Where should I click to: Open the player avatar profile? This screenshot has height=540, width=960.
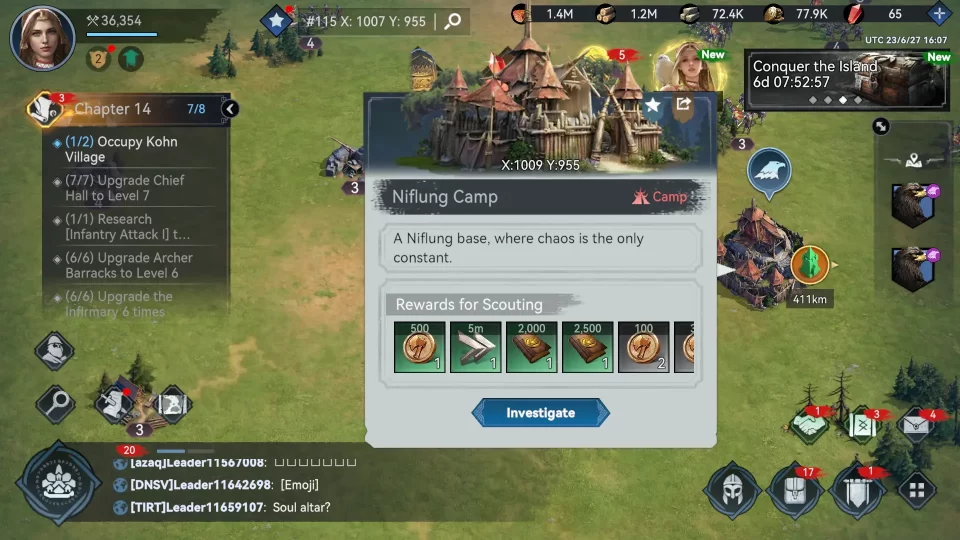[42, 38]
